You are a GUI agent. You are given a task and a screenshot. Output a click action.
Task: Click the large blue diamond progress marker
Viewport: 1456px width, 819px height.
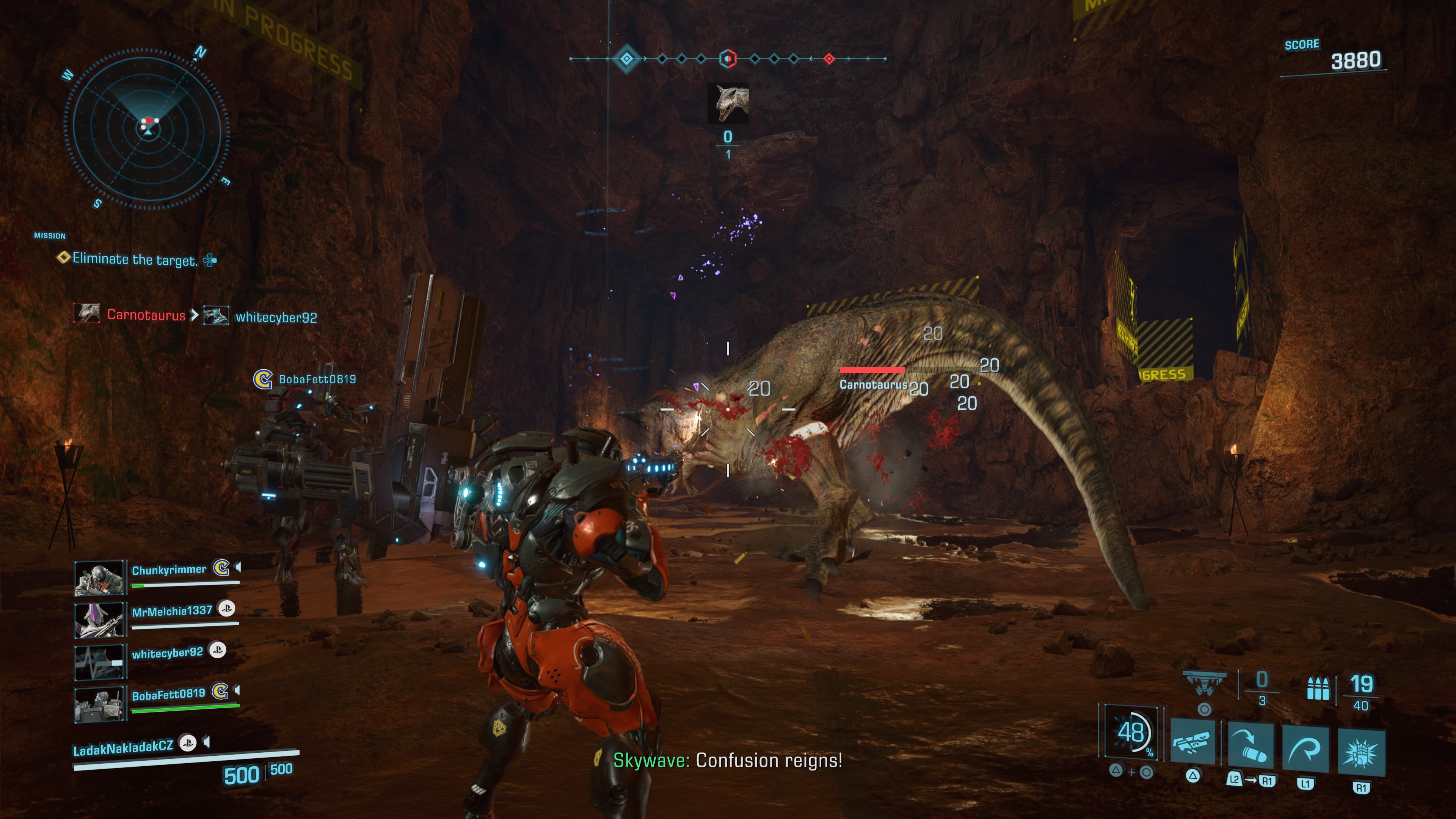tap(626, 58)
